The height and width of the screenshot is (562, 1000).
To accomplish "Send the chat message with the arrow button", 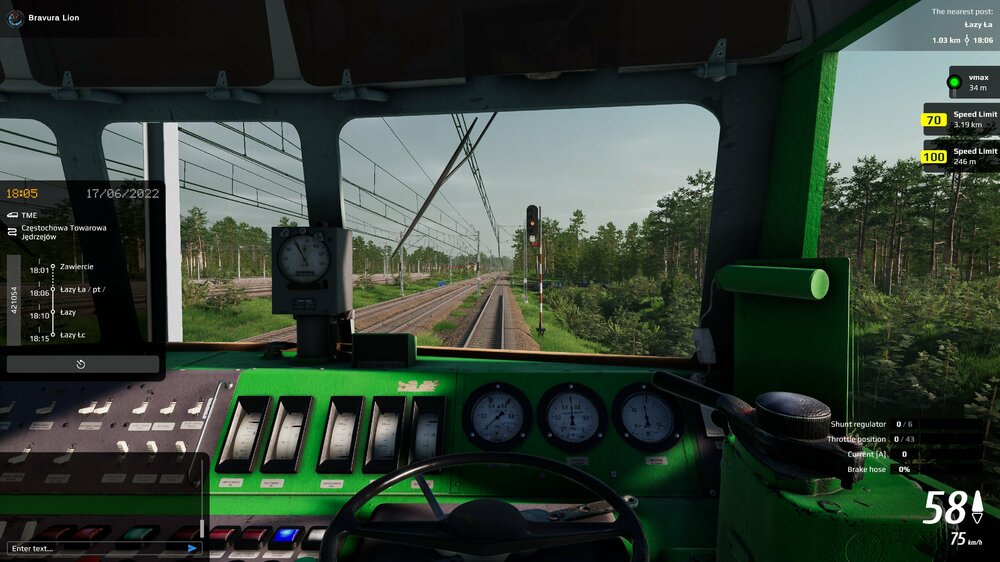I will click(x=192, y=548).
